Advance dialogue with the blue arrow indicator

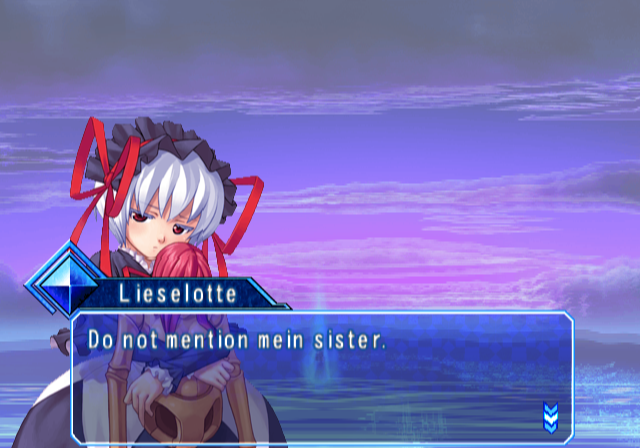pyautogui.click(x=549, y=416)
